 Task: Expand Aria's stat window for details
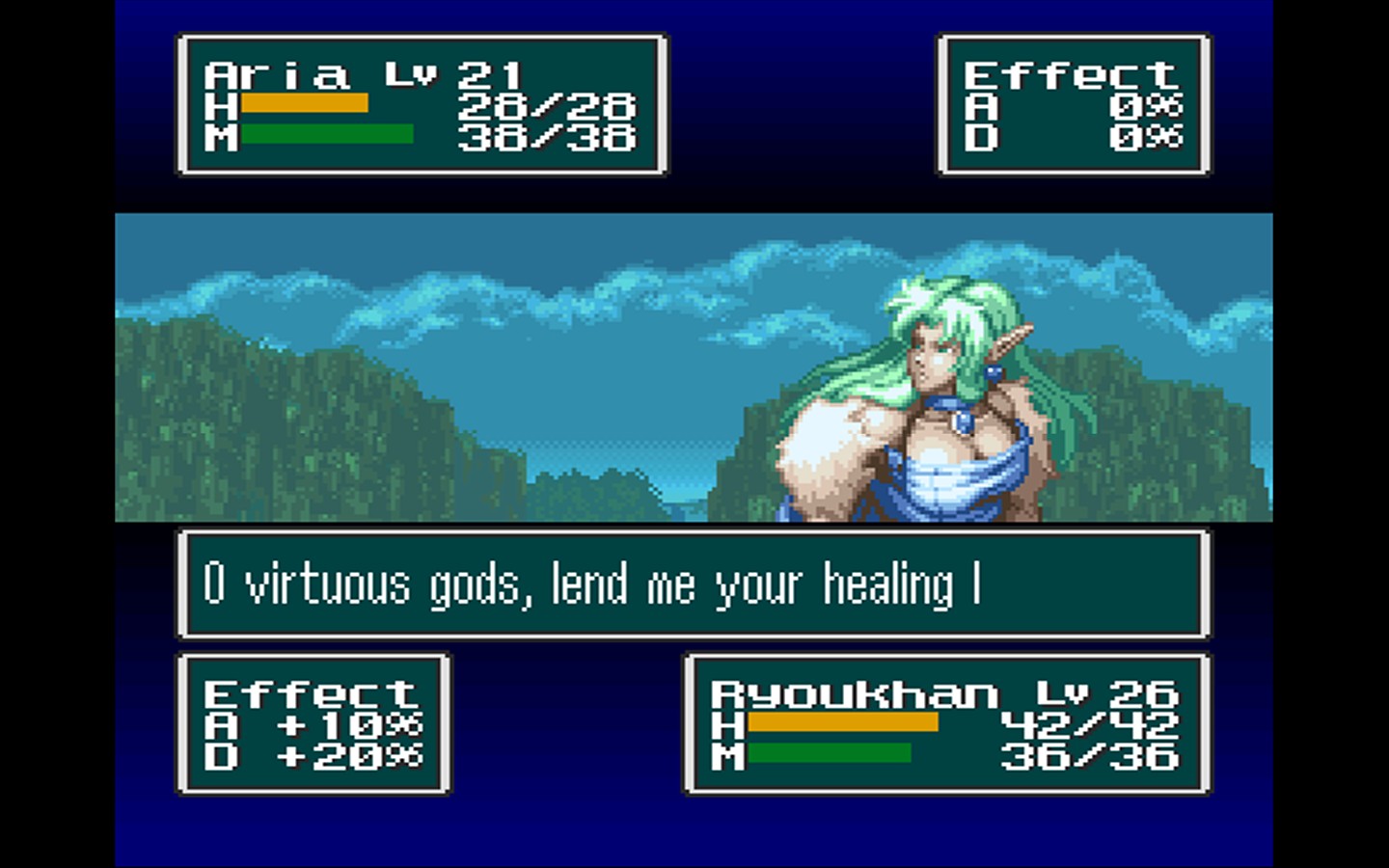pyautogui.click(x=420, y=104)
